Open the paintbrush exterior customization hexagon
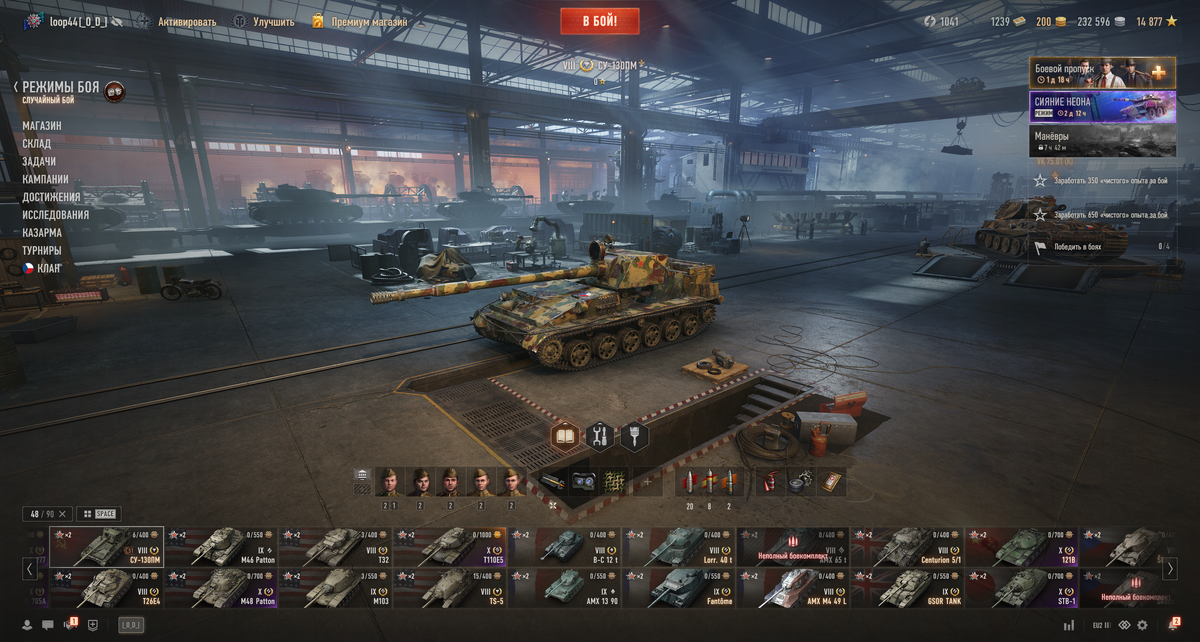The width and height of the screenshot is (1200, 642). (634, 436)
